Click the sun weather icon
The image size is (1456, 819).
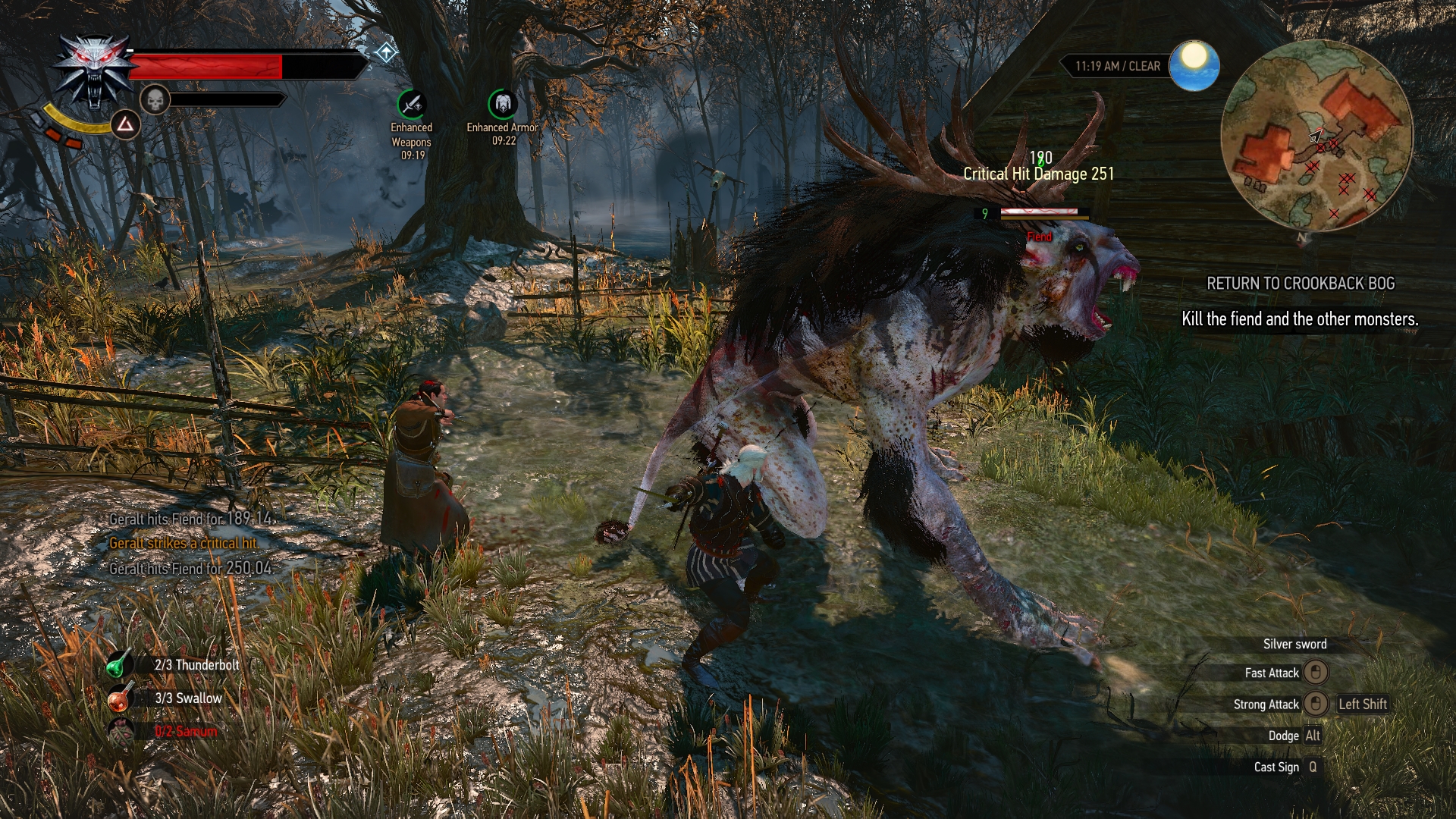coord(1194,64)
